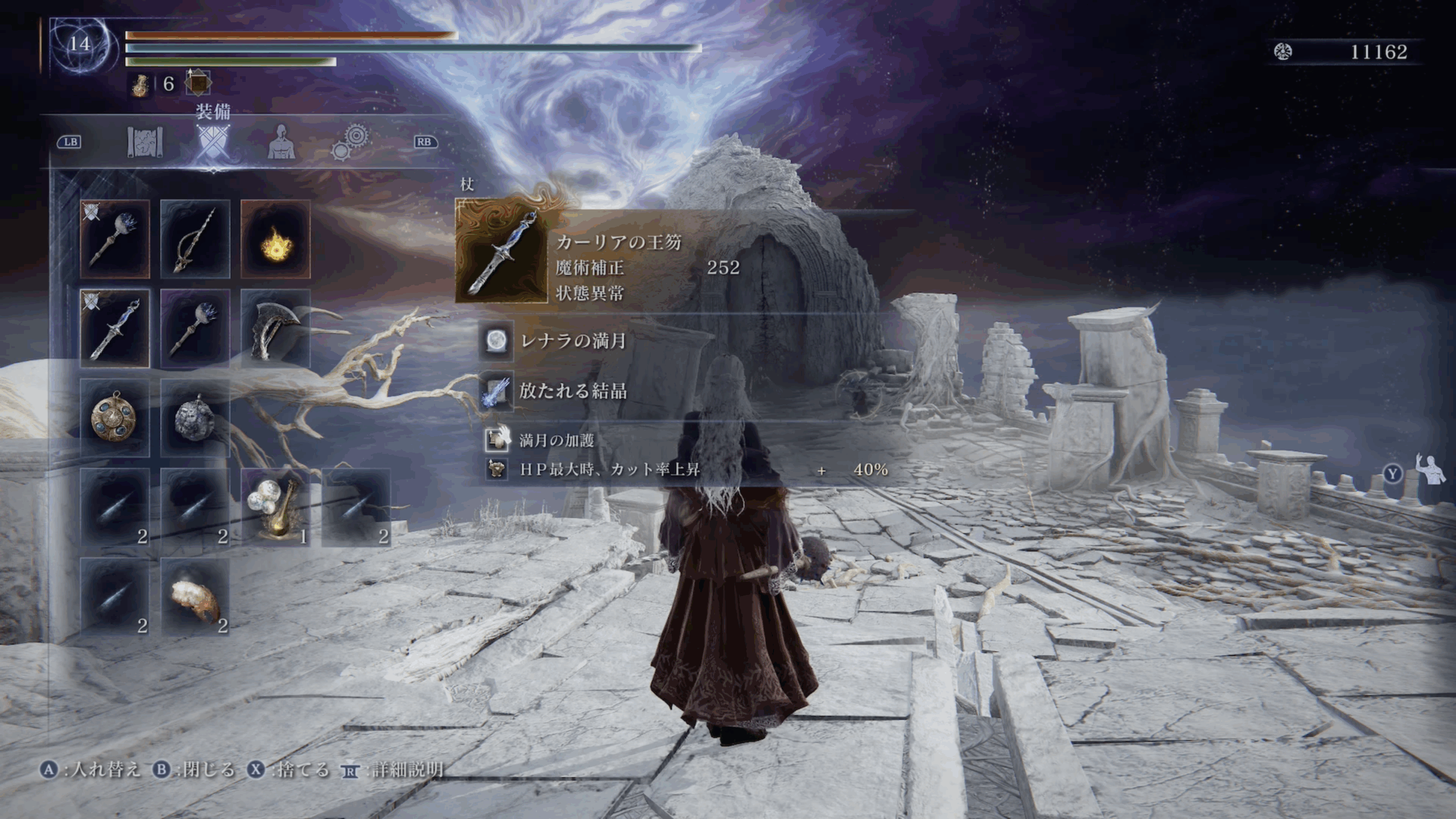Click the 満月の加護 passive effect row
This screenshot has width=1456, height=819.
(x=556, y=440)
